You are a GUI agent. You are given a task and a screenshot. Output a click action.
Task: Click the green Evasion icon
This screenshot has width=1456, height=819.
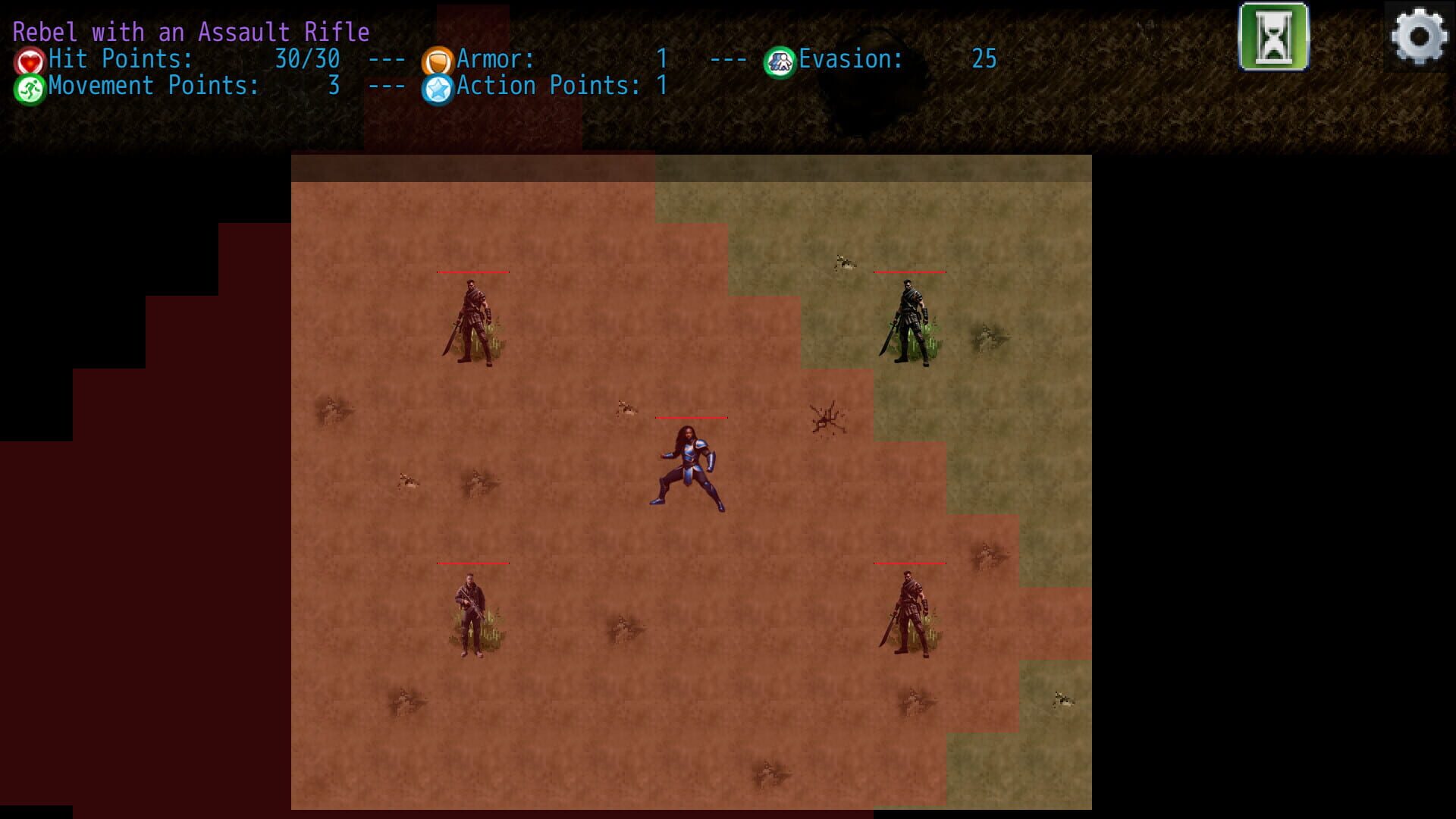781,58
